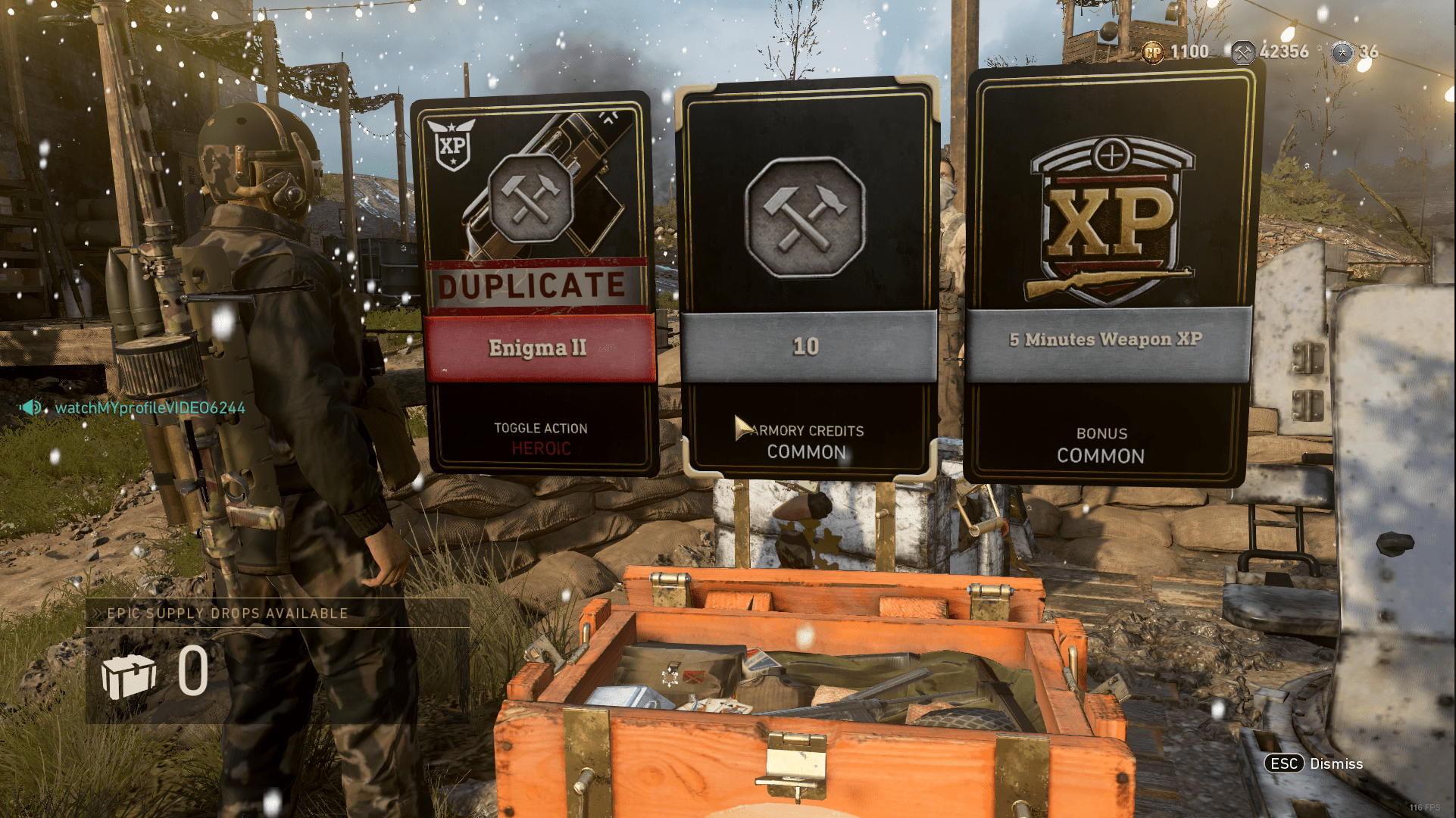The width and height of the screenshot is (1456, 818).
Task: Click the ESC key icon next to Dismiss
Action: click(1285, 764)
